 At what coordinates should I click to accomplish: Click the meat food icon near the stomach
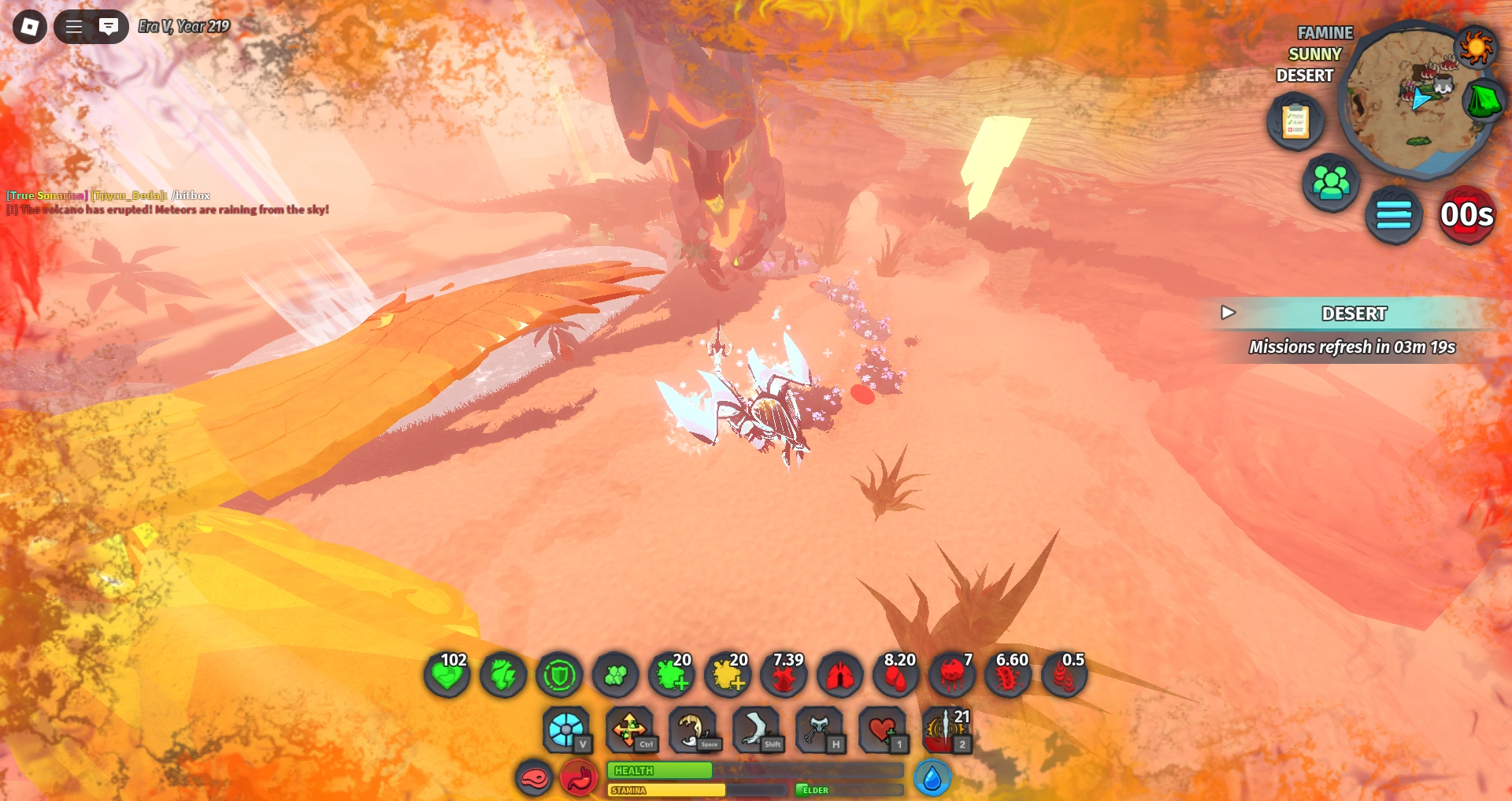click(534, 777)
